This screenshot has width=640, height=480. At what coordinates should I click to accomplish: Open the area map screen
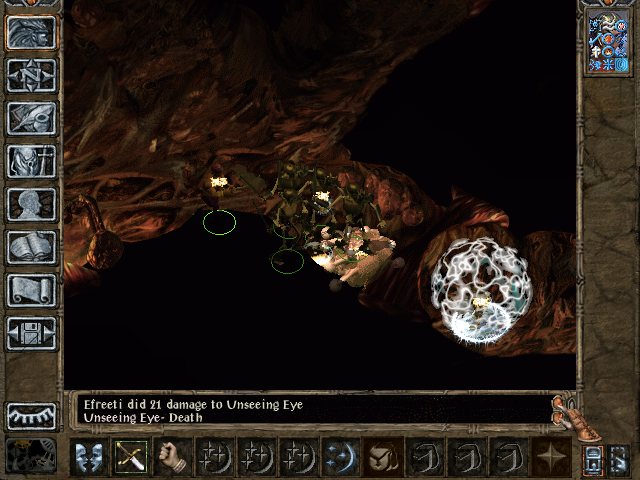pos(32,75)
